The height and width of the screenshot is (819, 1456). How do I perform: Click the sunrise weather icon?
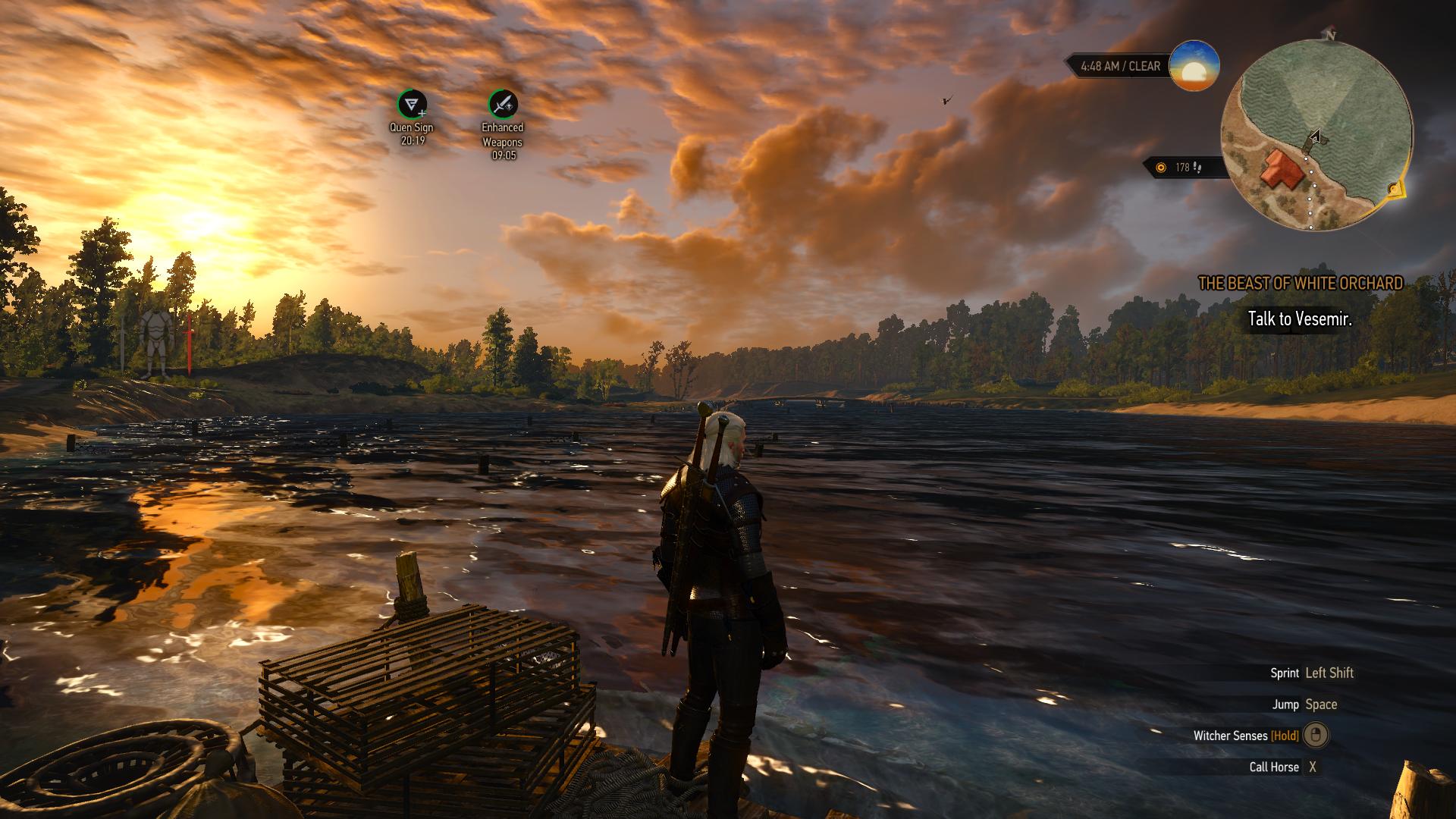click(x=1194, y=66)
